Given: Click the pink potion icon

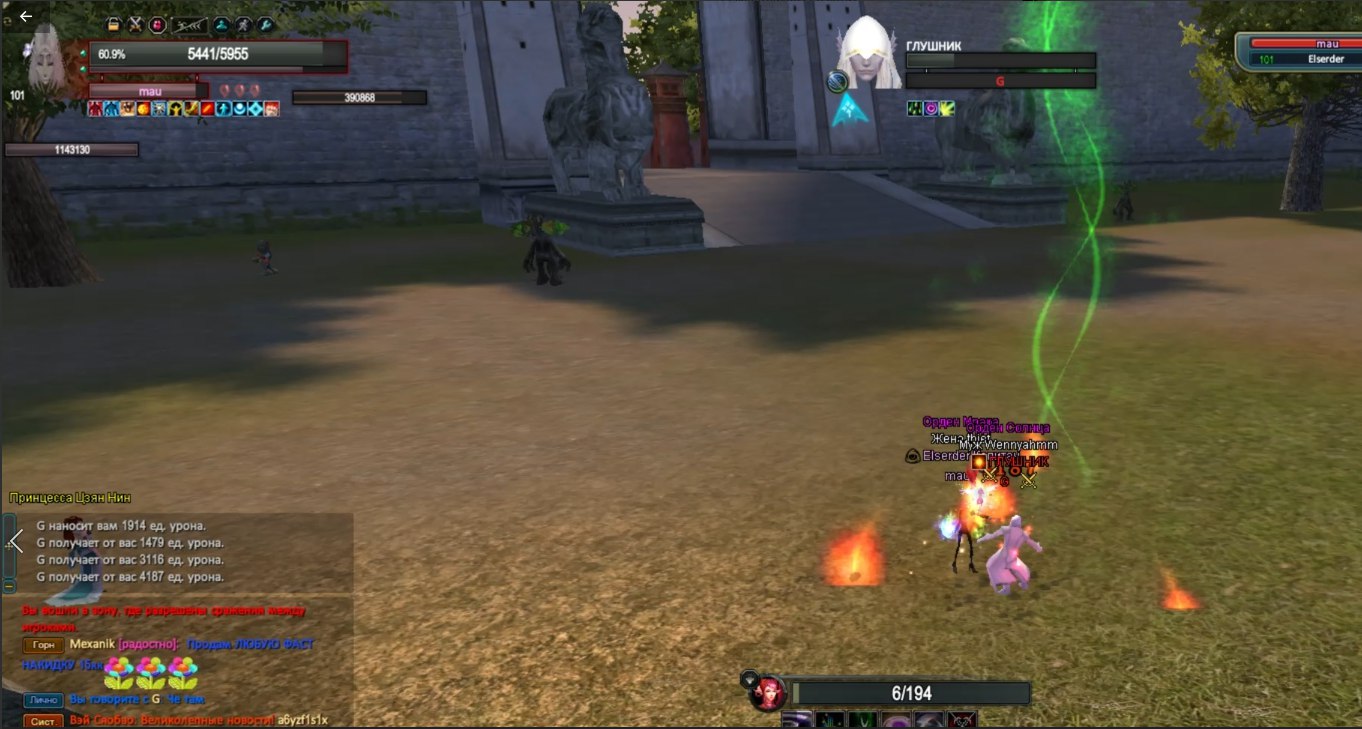Looking at the screenshot, I should (x=157, y=24).
